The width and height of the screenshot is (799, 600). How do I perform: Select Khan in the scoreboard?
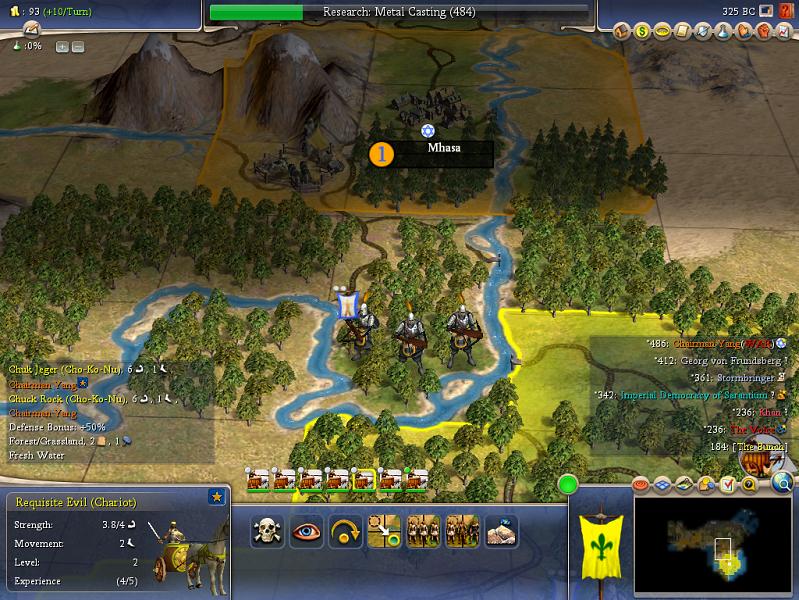(x=769, y=411)
